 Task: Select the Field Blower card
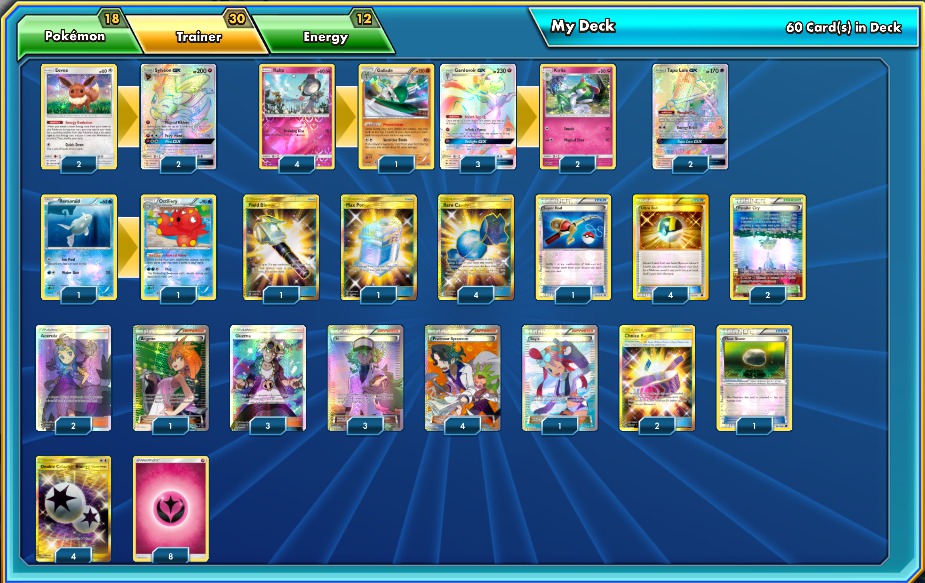281,244
